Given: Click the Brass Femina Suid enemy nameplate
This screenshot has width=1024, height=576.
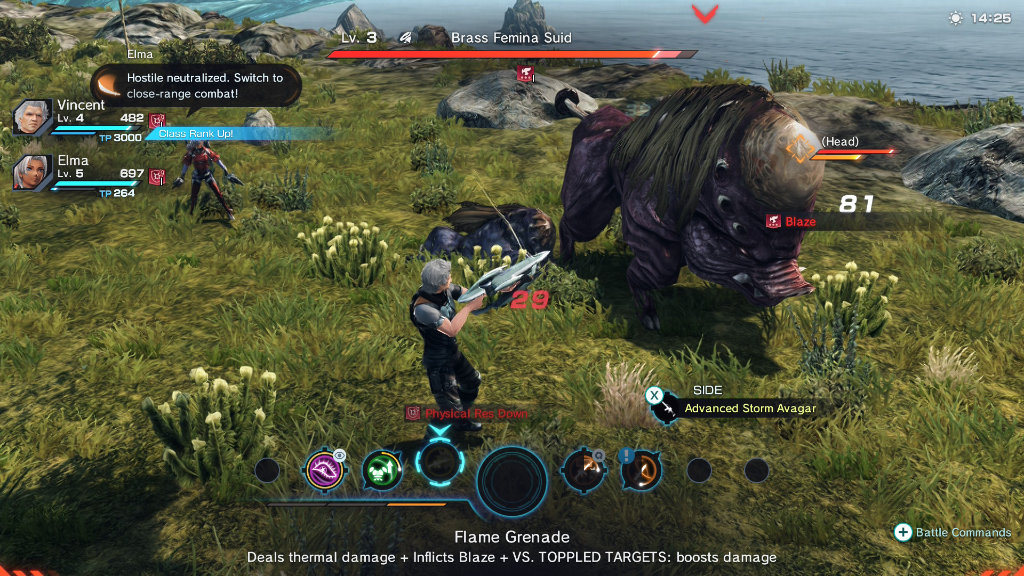Looking at the screenshot, I should tap(510, 38).
